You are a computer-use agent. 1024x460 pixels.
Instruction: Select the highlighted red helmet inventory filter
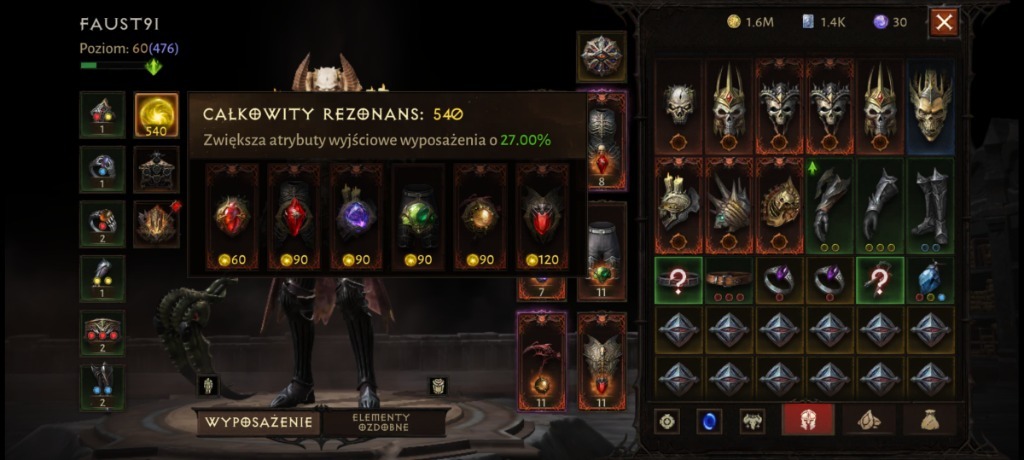808,421
